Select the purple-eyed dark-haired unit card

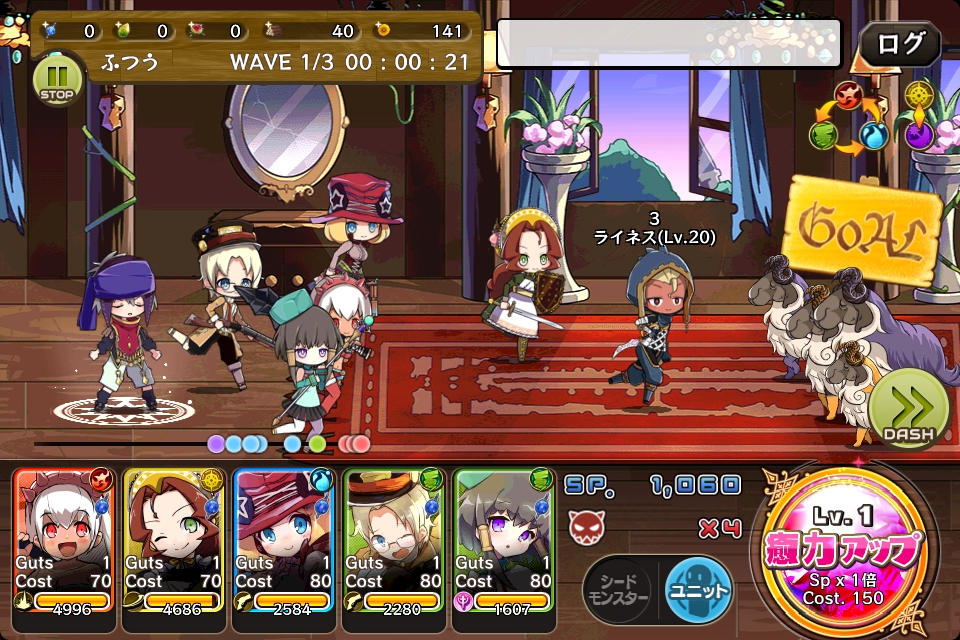(x=504, y=540)
